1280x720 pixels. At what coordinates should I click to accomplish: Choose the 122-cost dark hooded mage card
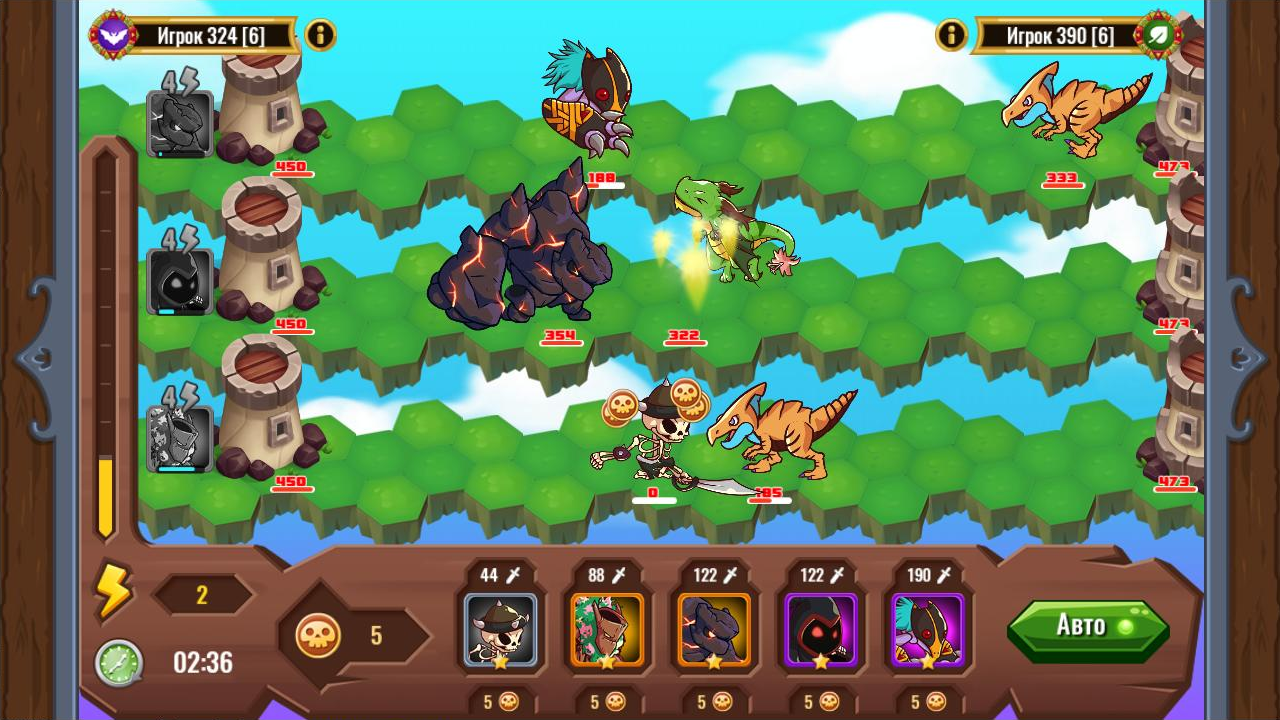pyautogui.click(x=821, y=630)
